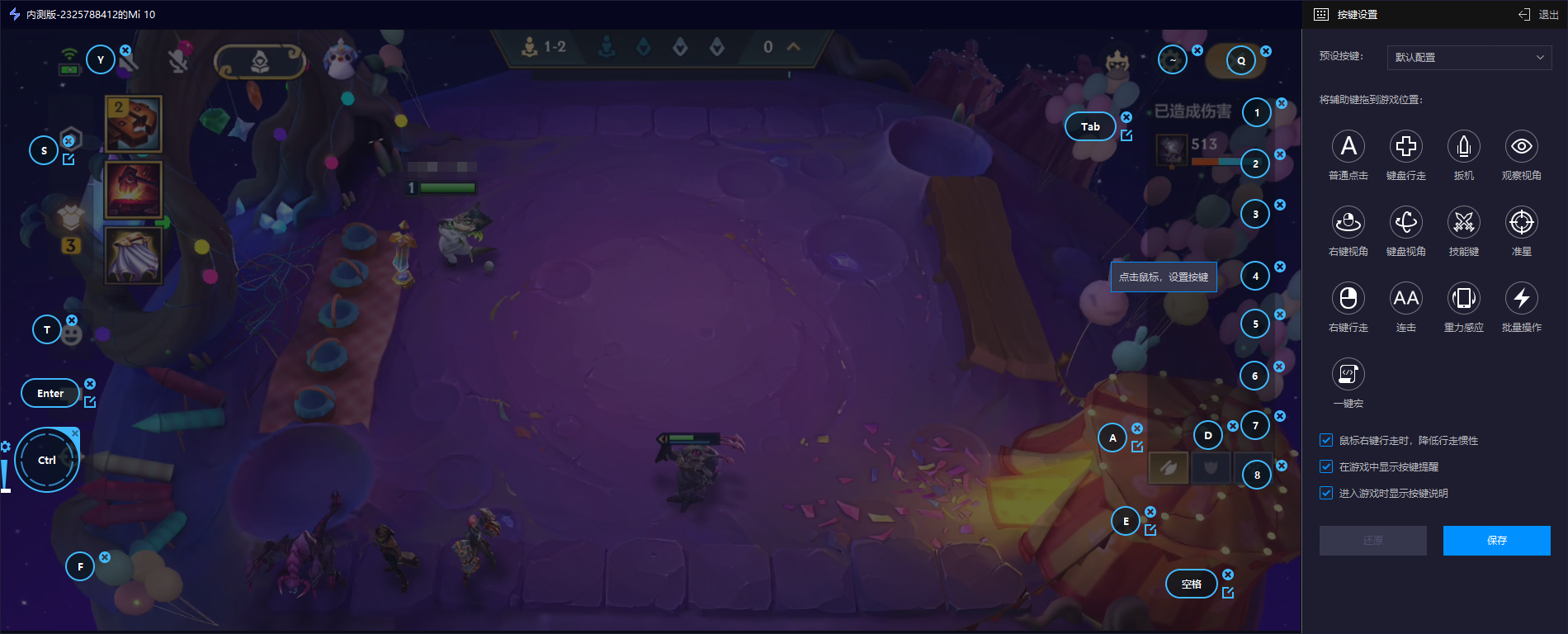Image resolution: width=1568 pixels, height=634 pixels.
Task: Toggle 进入游戏时显示按键说明 checkbox
Action: coord(1326,494)
